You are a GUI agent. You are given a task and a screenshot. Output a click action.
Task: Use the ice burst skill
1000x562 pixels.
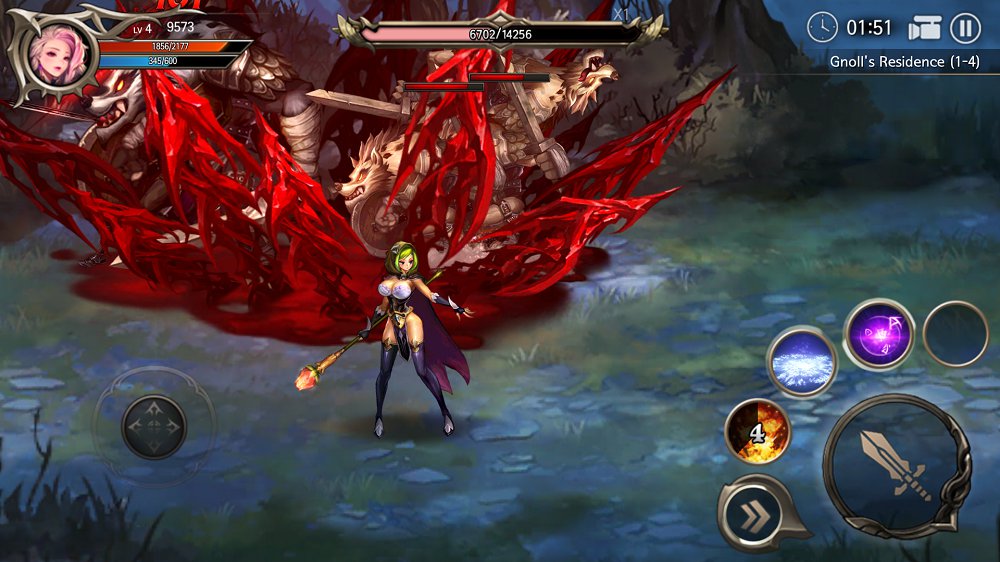tap(802, 362)
